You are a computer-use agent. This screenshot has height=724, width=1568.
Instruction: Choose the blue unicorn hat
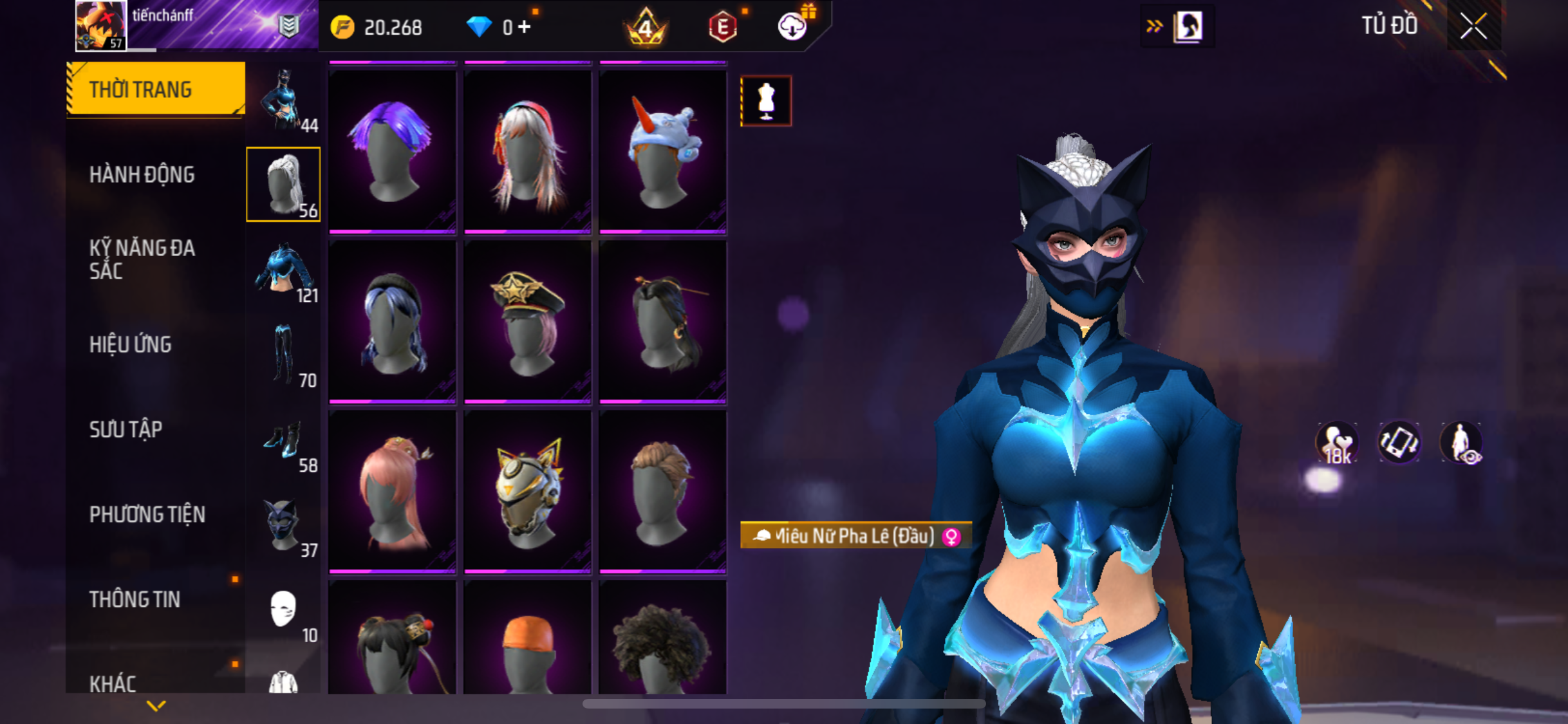pos(662,151)
